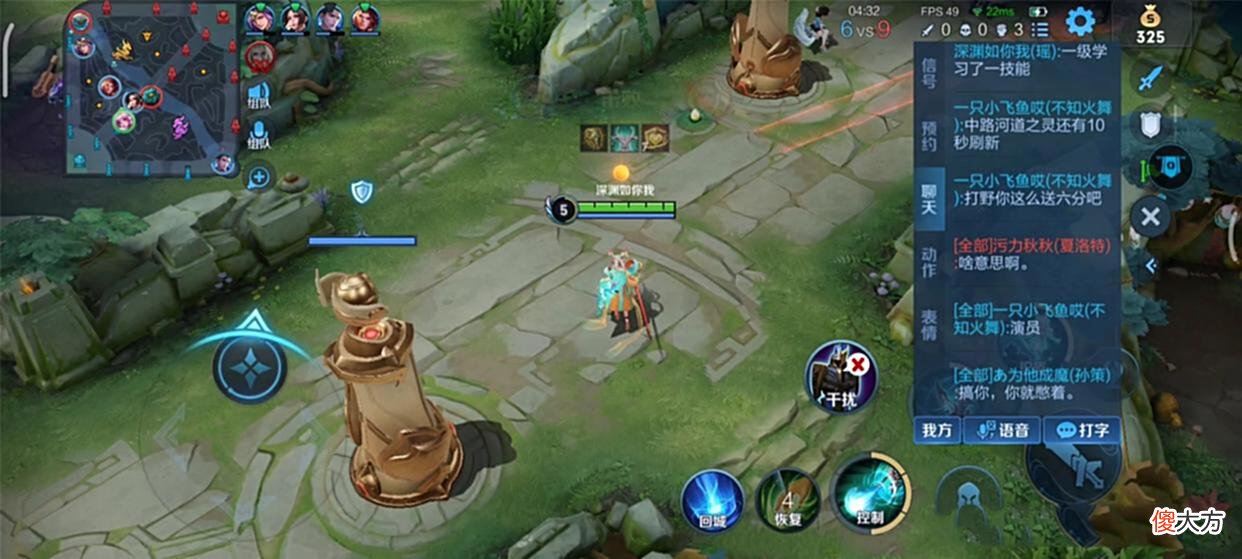The height and width of the screenshot is (559, 1242).
Task: Click the plus chat bubble button
Action: coord(259,178)
